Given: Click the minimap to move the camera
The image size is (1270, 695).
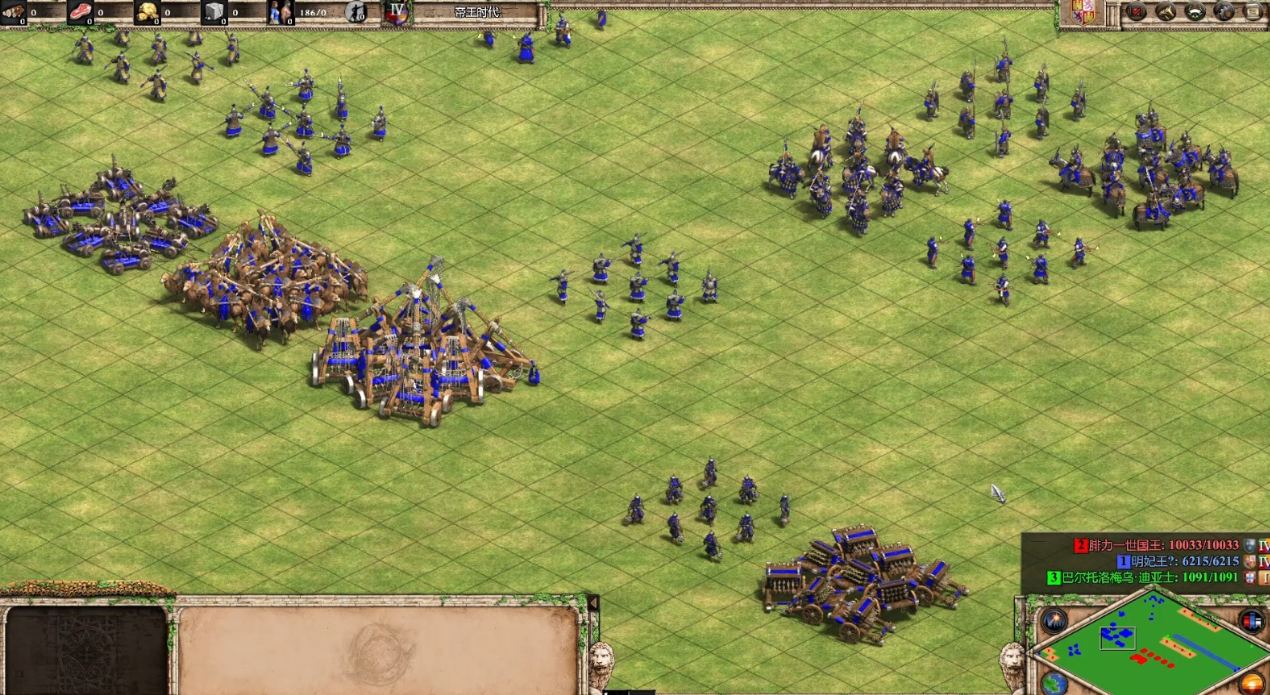Looking at the screenshot, I should [1150, 645].
